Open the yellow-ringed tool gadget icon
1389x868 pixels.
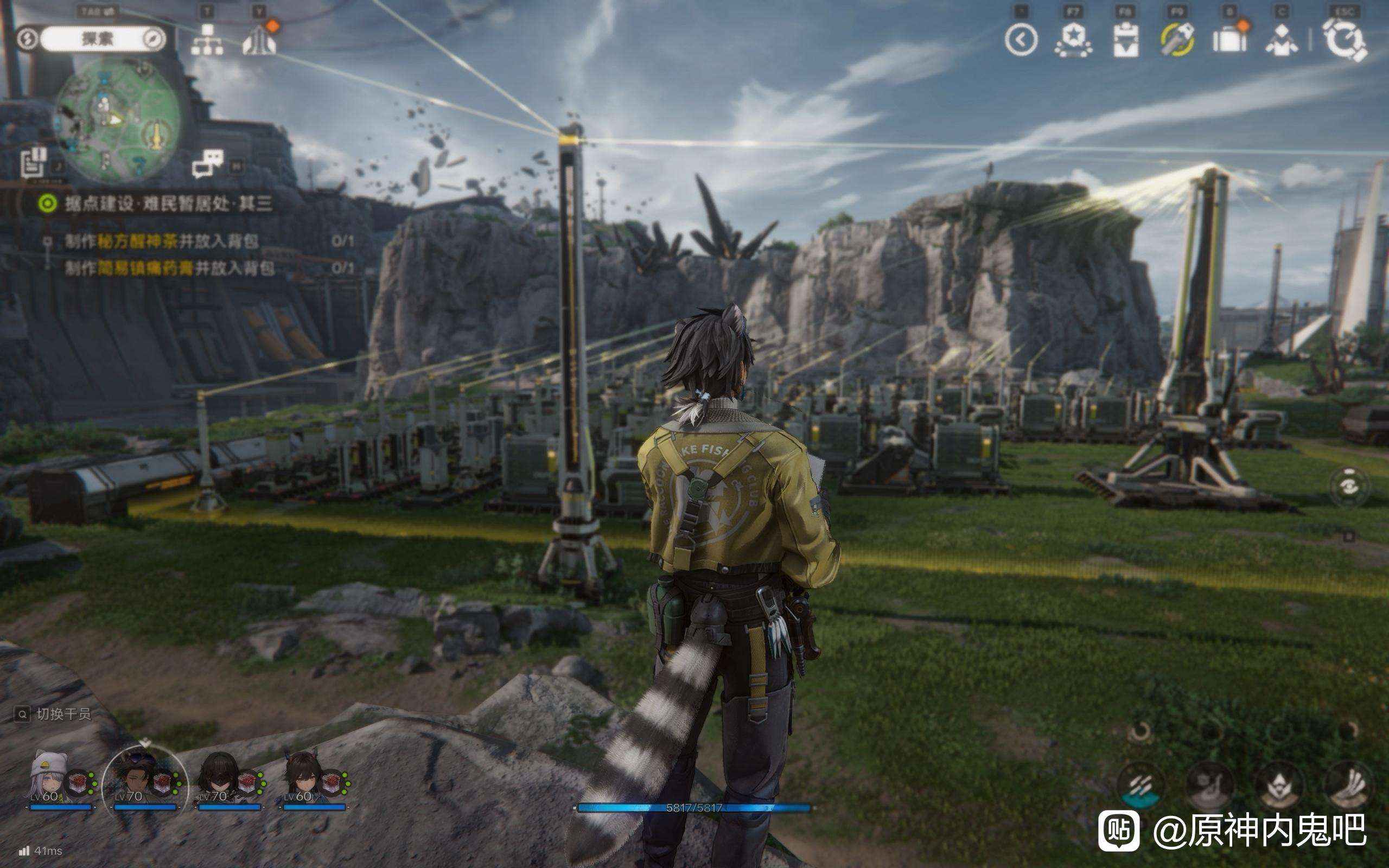[1177, 40]
